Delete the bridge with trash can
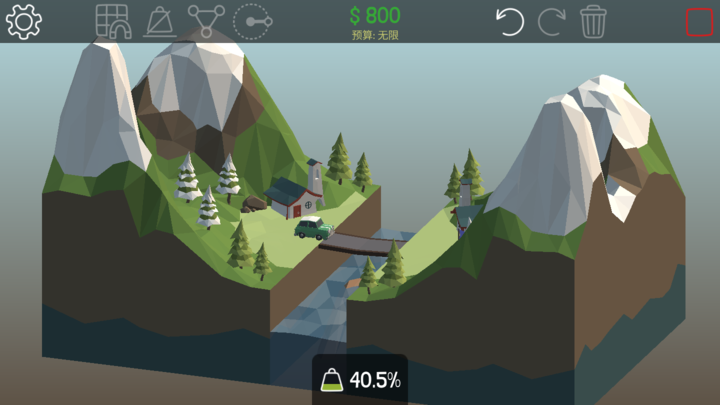 tap(594, 21)
